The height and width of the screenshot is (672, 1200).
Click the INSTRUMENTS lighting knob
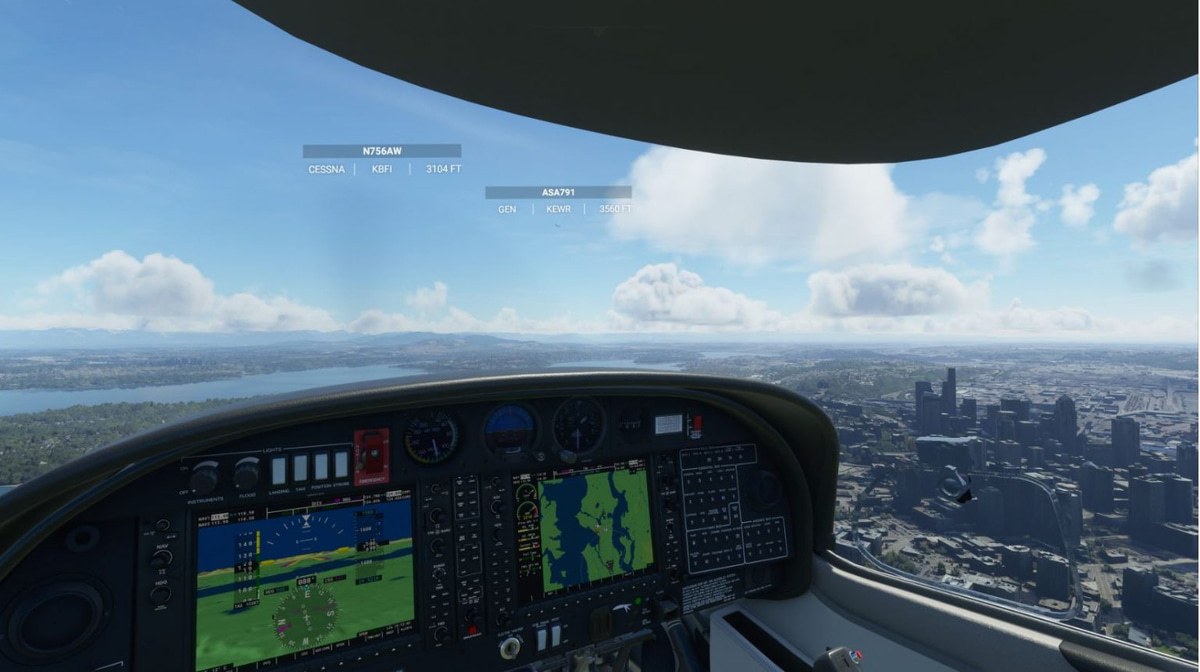pos(206,476)
